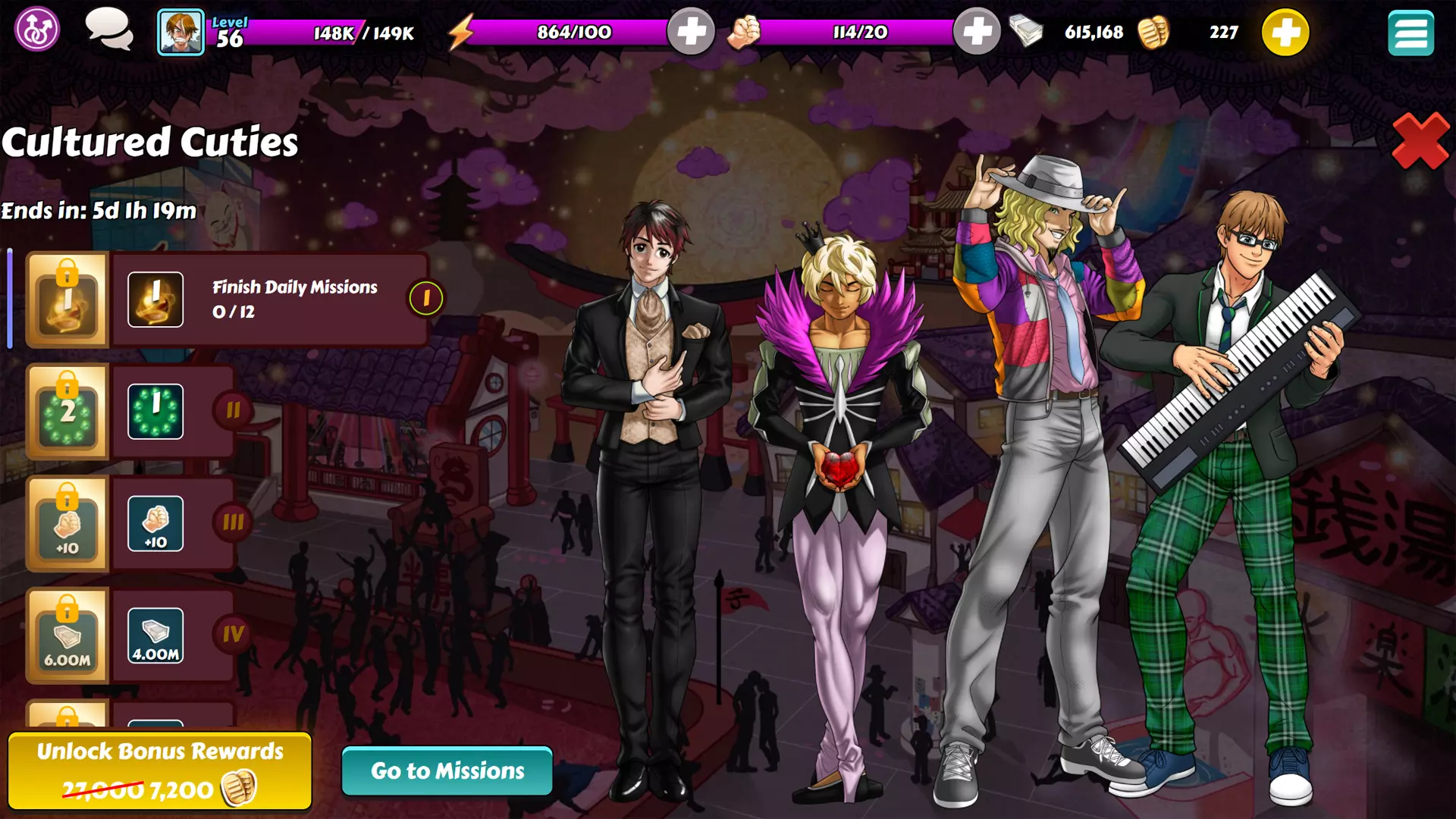This screenshot has height=819, width=1456.
Task: Open the hamburger main menu
Action: point(1410,33)
